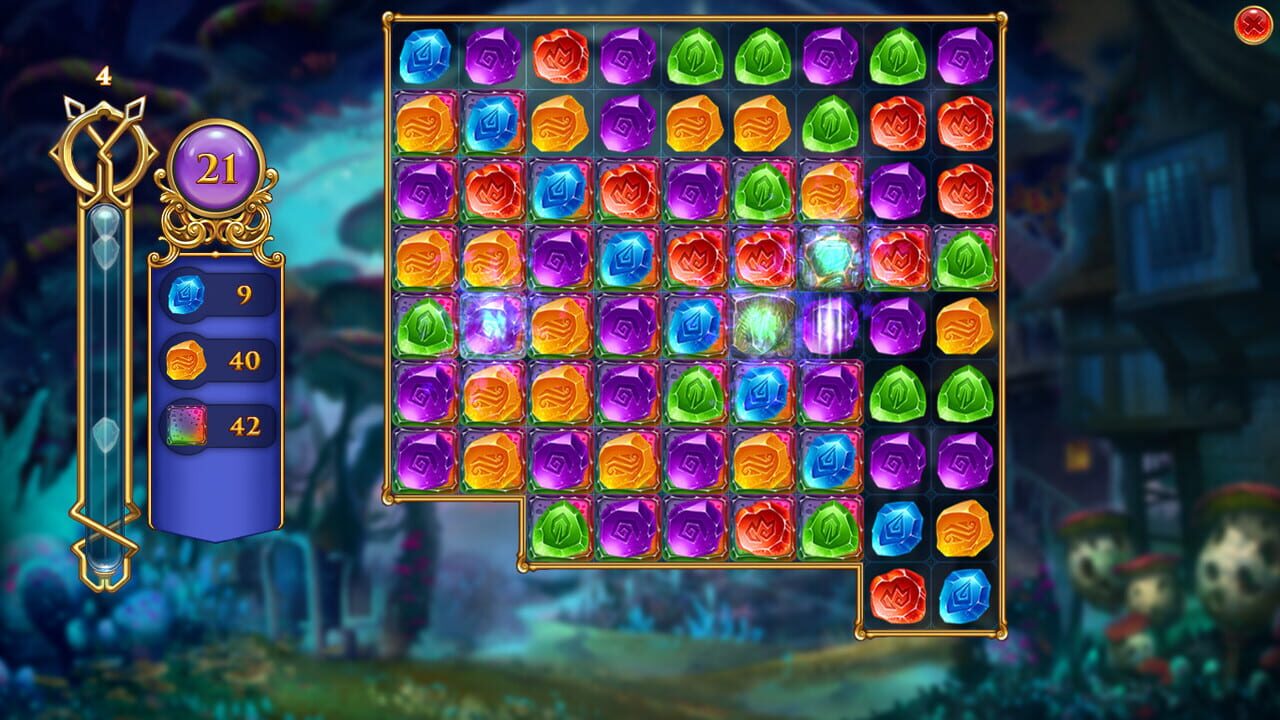
Task: Click the green gem in the bottom protruding row
Action: 561,525
